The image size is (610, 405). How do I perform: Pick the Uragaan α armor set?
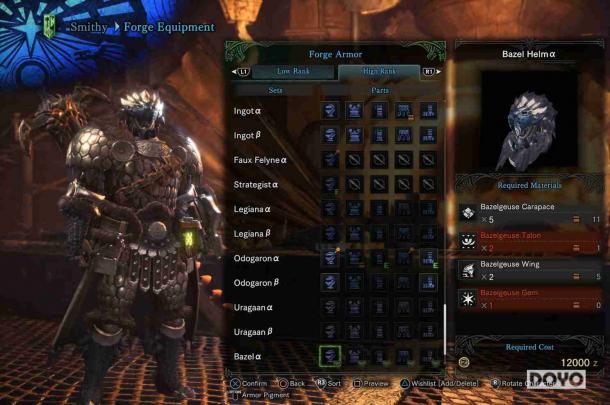coord(260,307)
